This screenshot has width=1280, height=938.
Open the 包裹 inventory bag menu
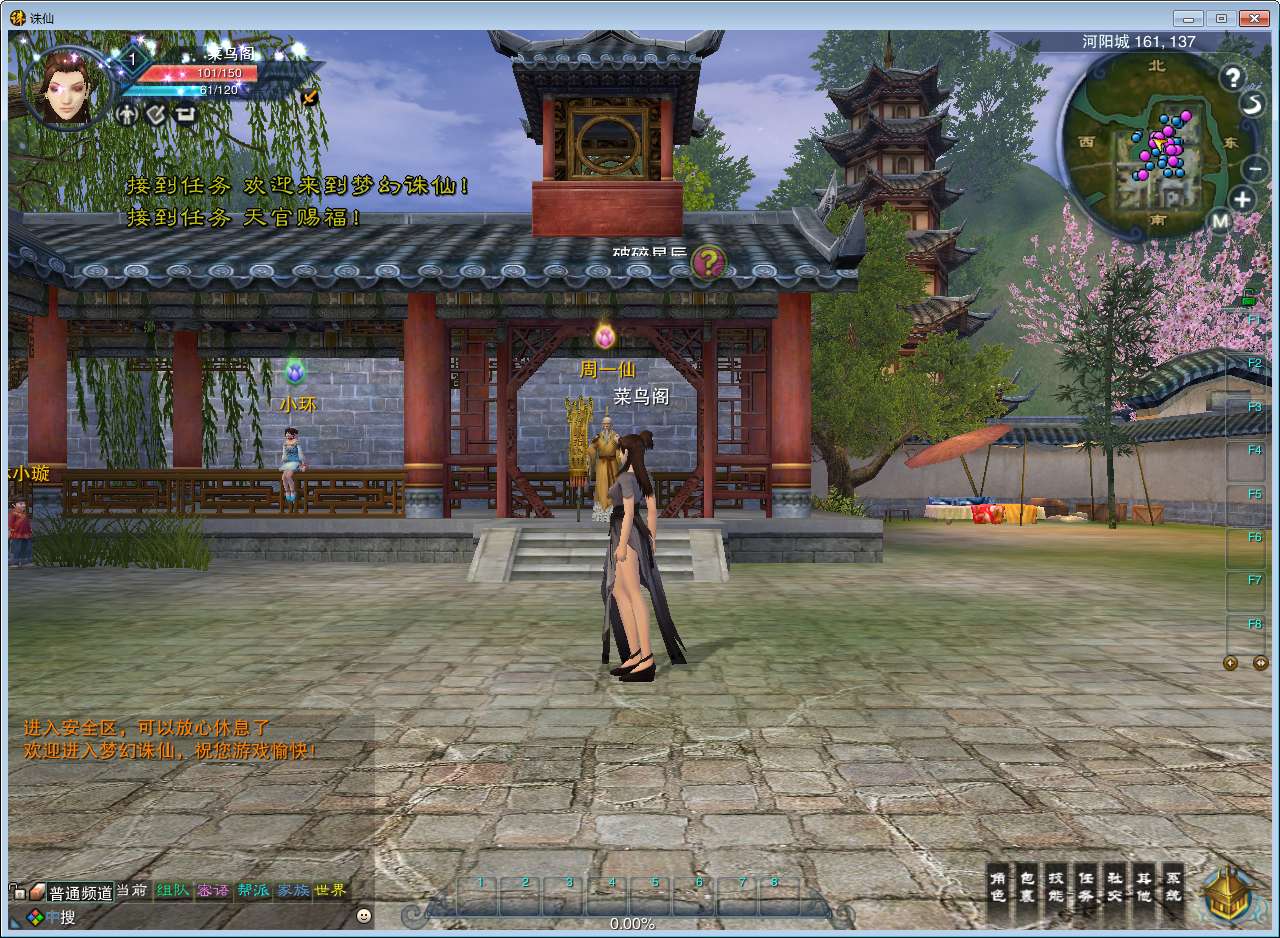pyautogui.click(x=1027, y=888)
